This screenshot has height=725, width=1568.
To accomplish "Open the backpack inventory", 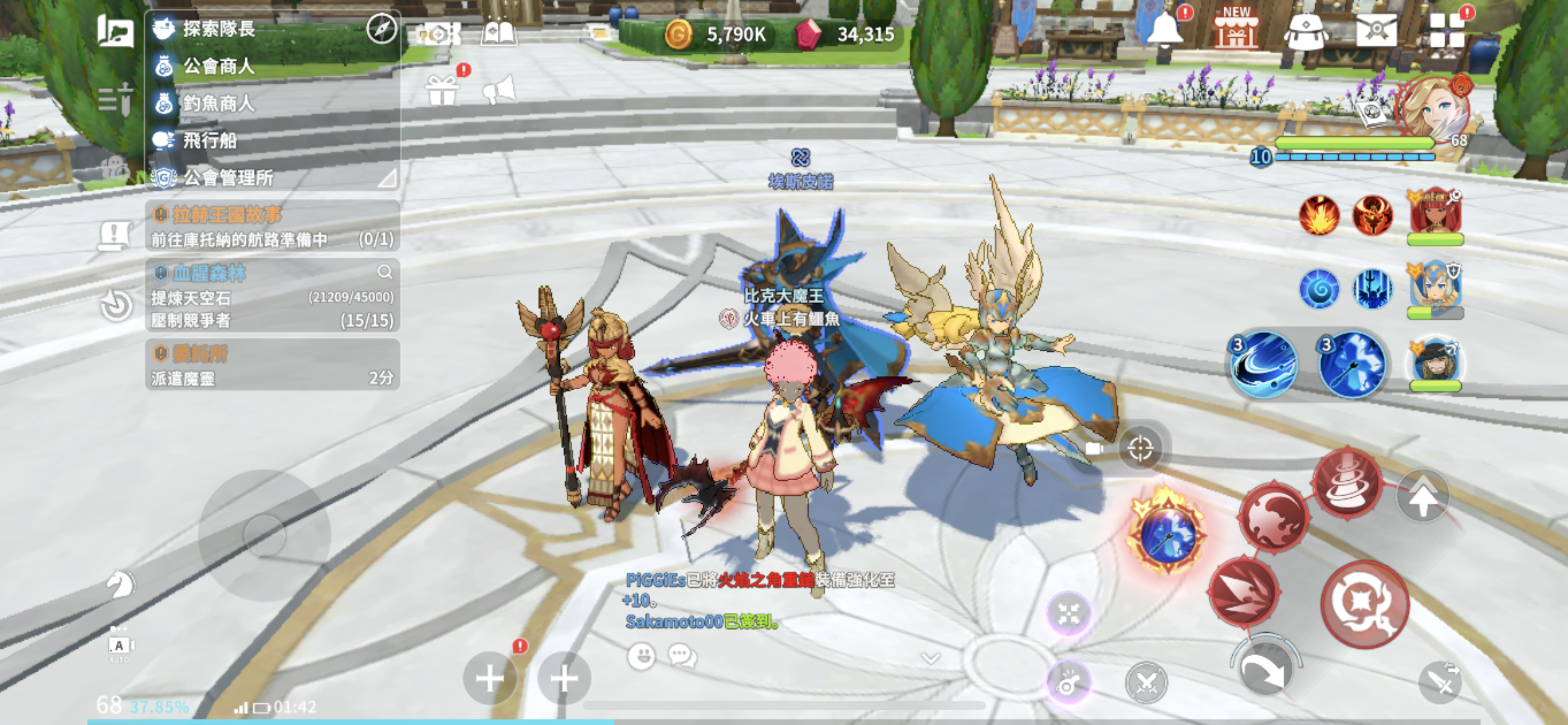I will 1305,31.
